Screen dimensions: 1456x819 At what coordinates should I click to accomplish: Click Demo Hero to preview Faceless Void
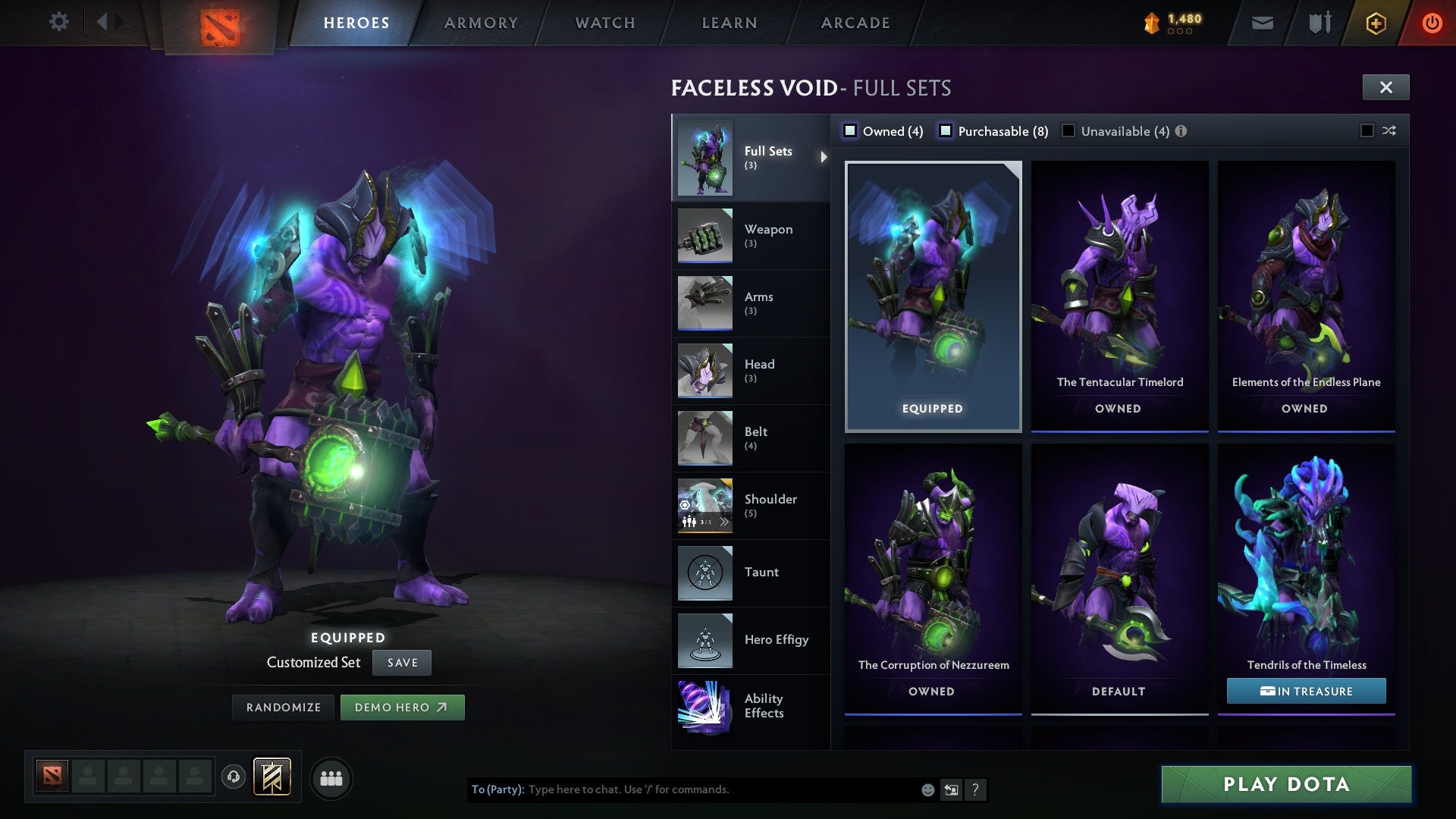pyautogui.click(x=403, y=707)
